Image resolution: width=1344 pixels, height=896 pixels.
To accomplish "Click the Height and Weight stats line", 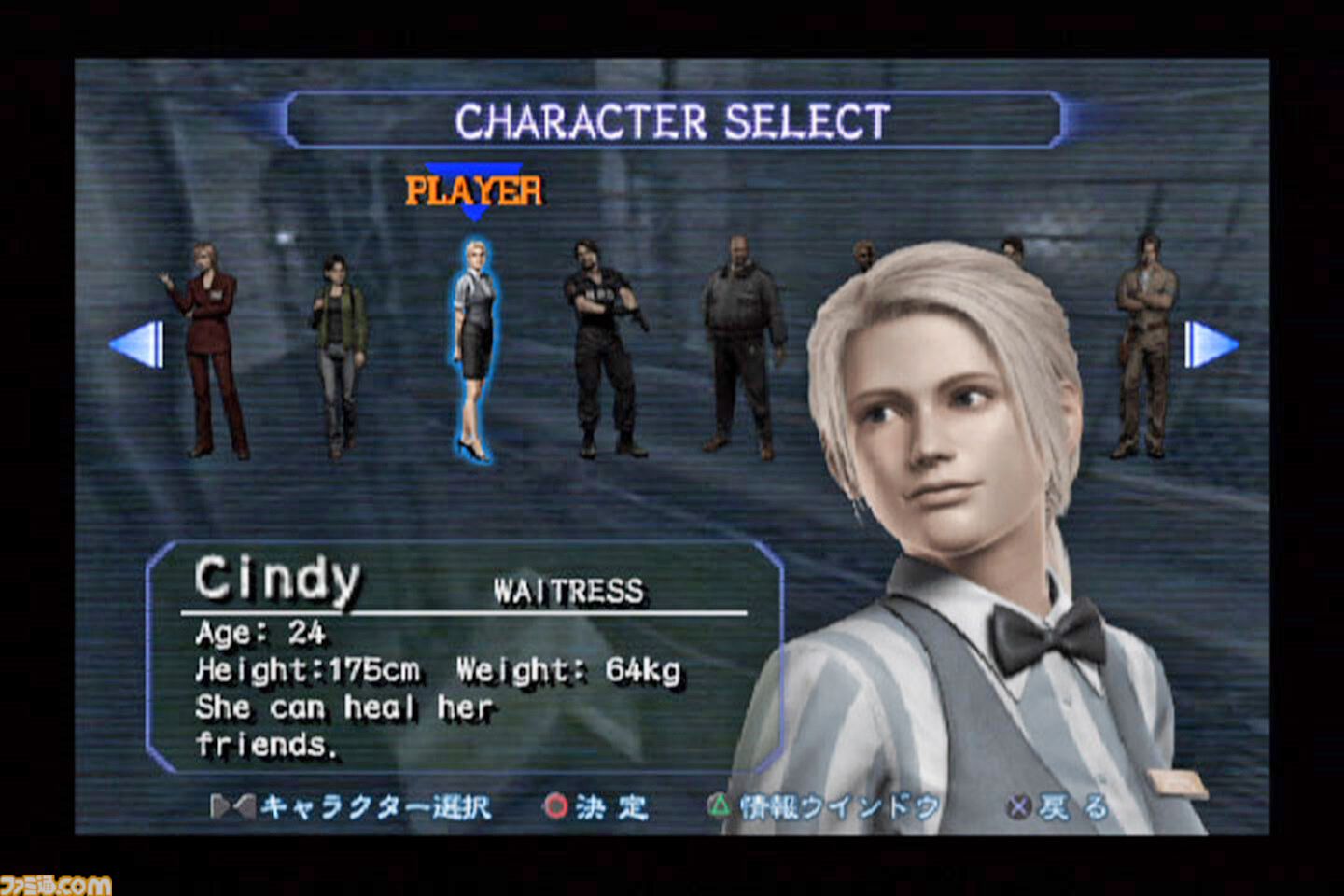I will (x=437, y=669).
